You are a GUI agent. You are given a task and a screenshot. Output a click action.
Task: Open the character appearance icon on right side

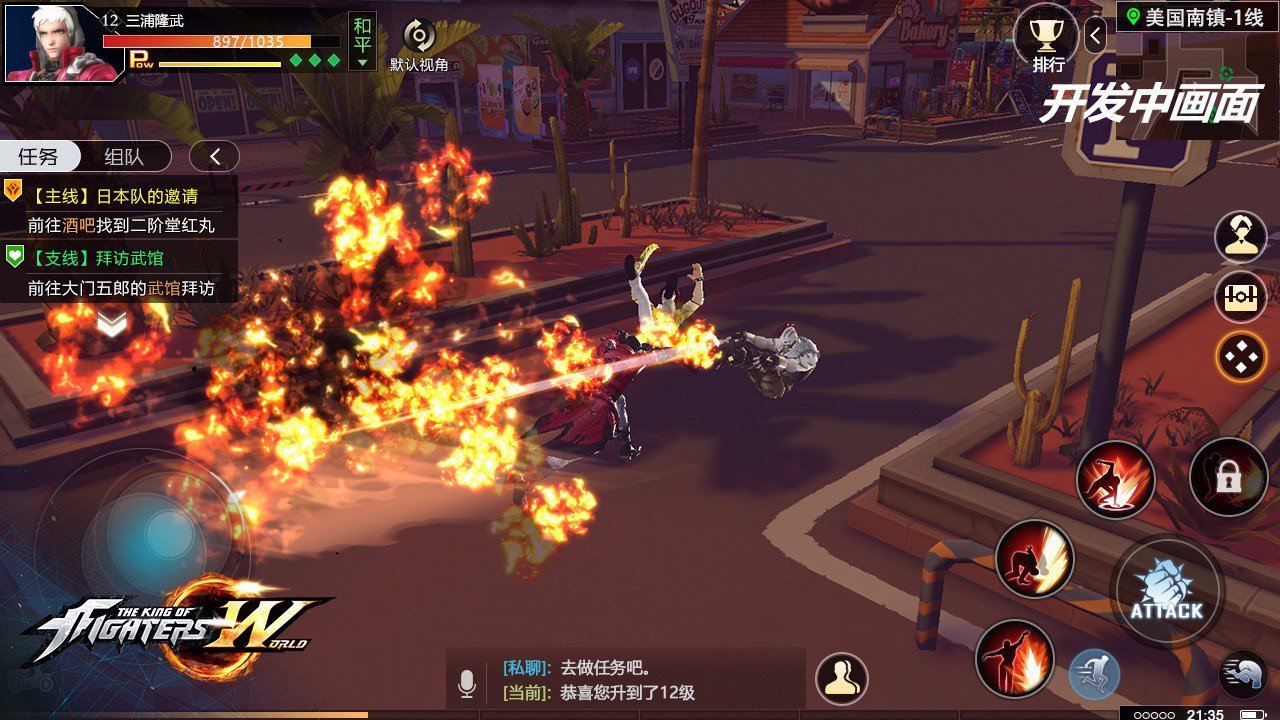tap(1240, 237)
